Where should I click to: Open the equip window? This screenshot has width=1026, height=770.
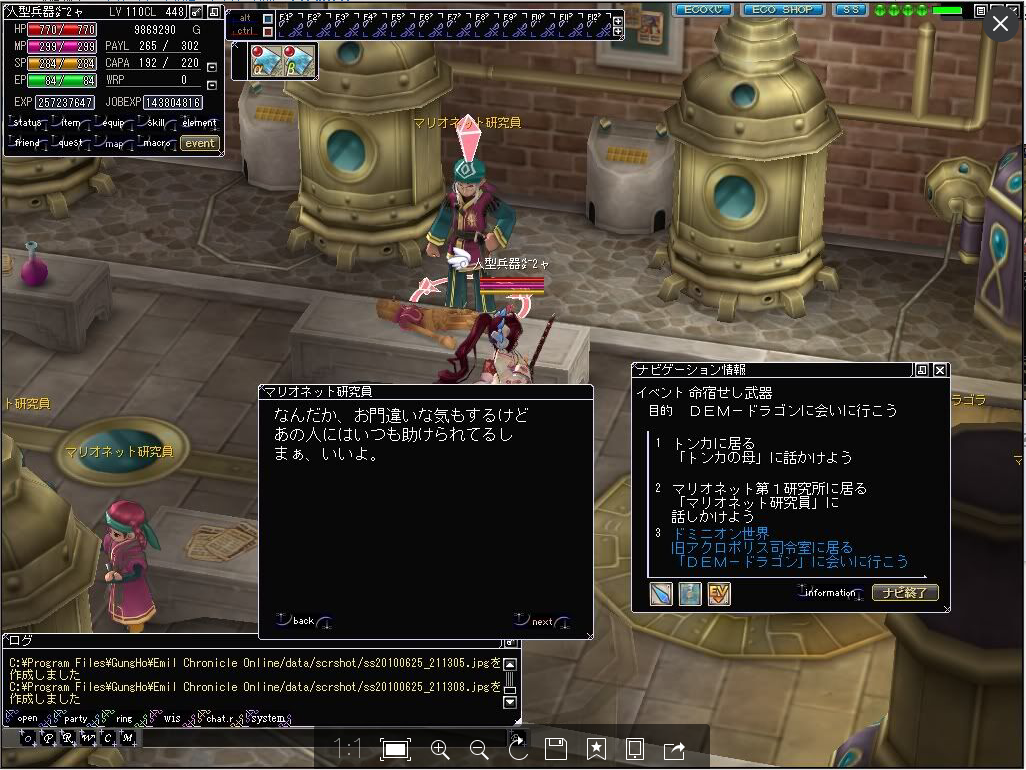(x=113, y=123)
